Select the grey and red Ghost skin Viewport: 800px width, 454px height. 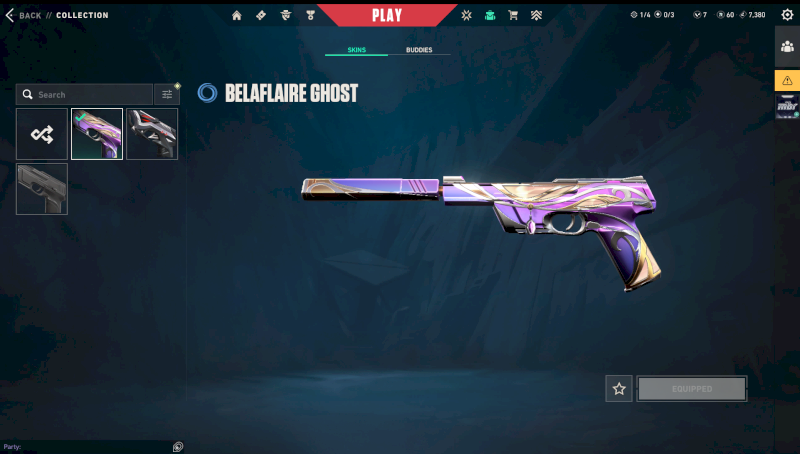coord(152,134)
